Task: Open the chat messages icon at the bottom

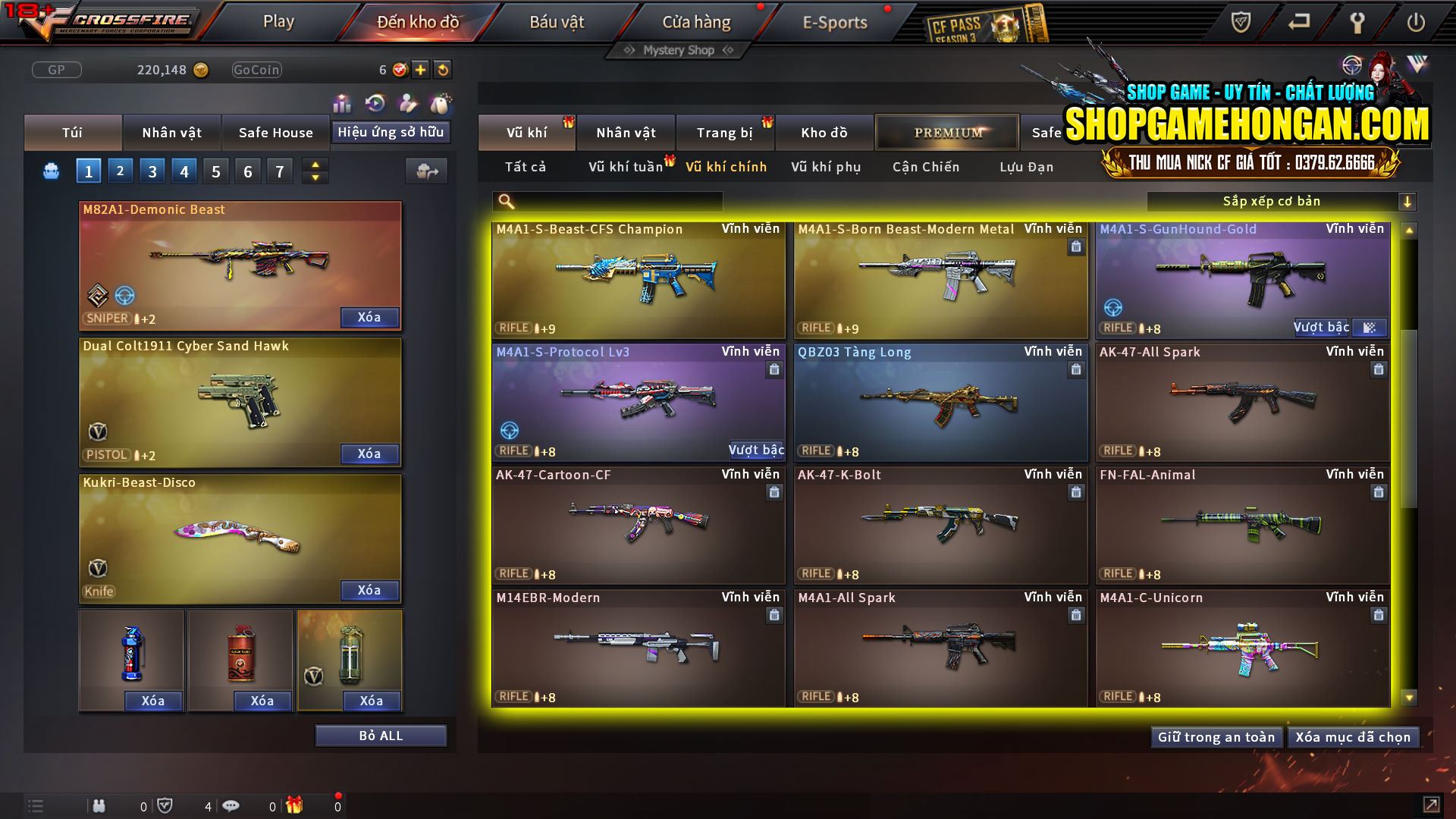Action: (231, 805)
